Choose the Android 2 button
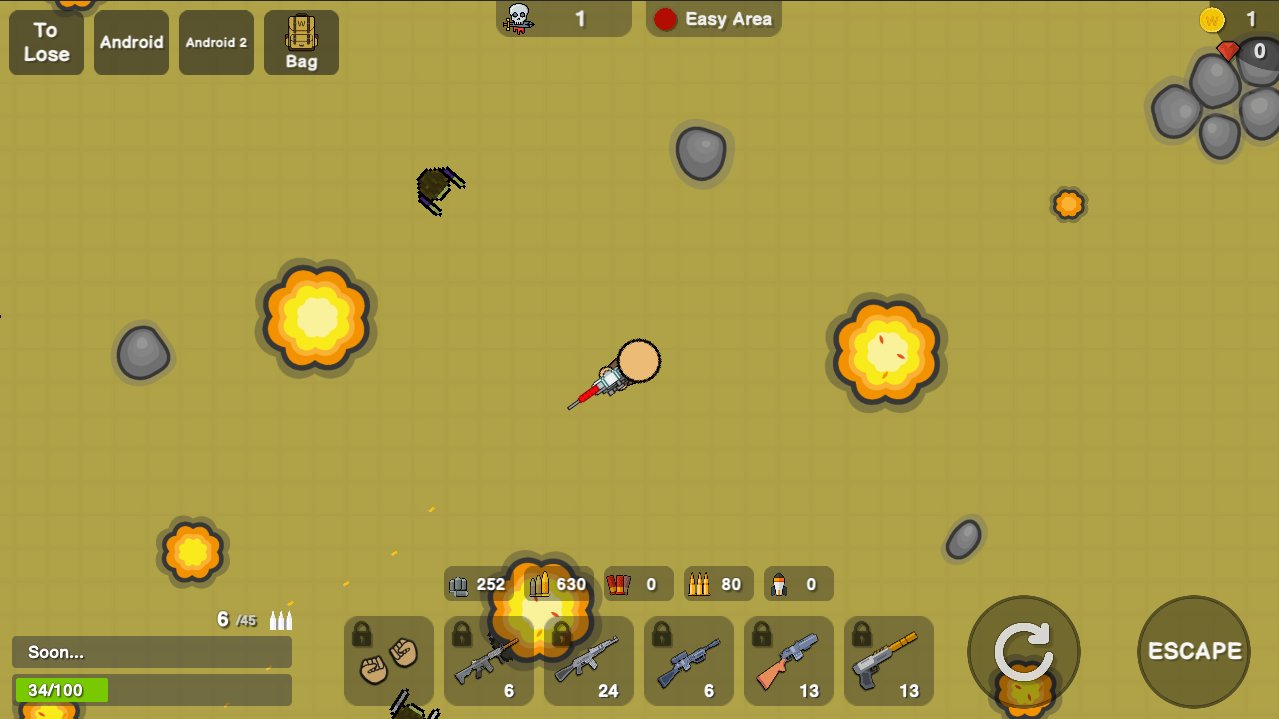 pos(216,42)
